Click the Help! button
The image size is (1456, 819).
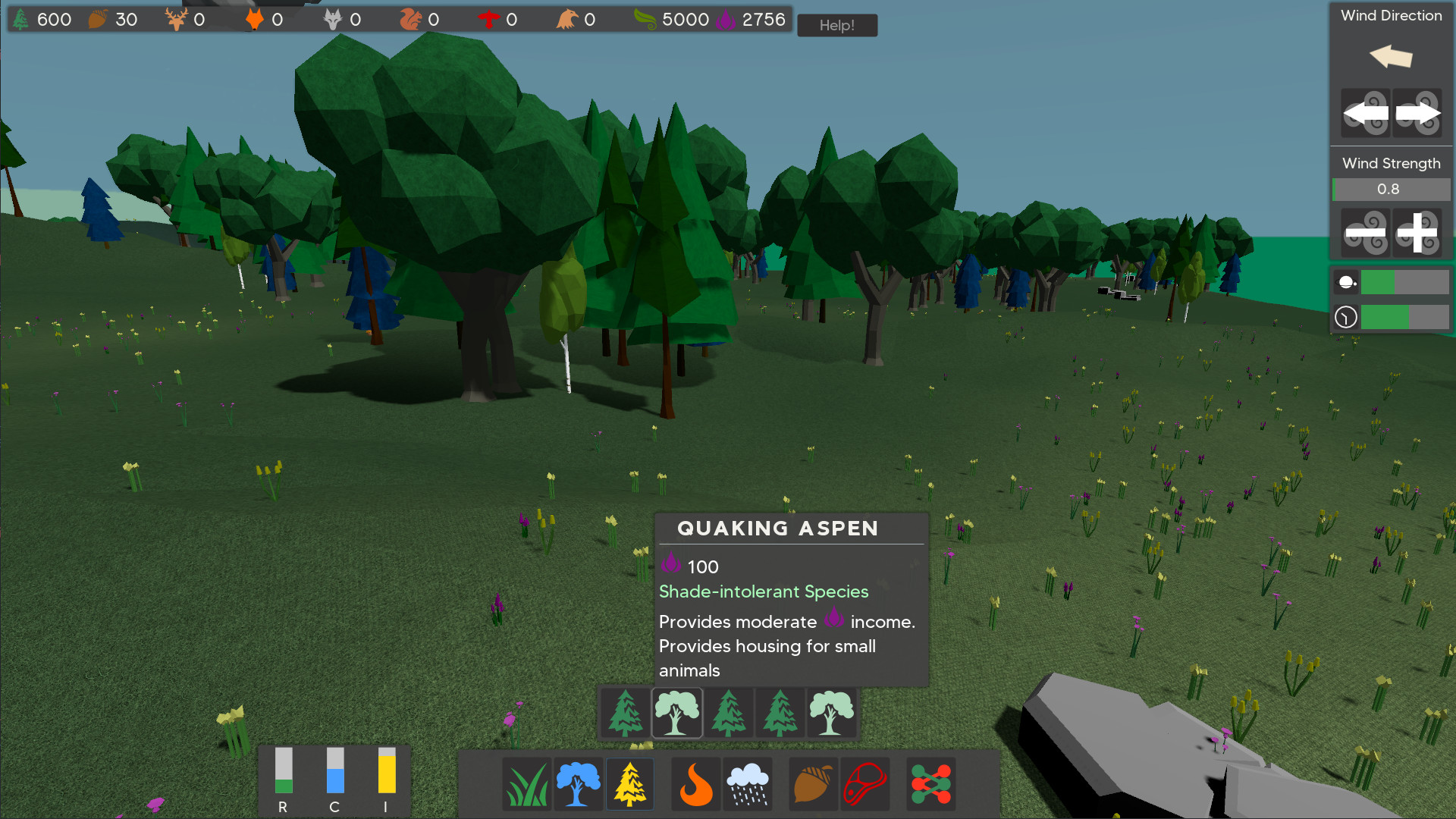coord(836,25)
